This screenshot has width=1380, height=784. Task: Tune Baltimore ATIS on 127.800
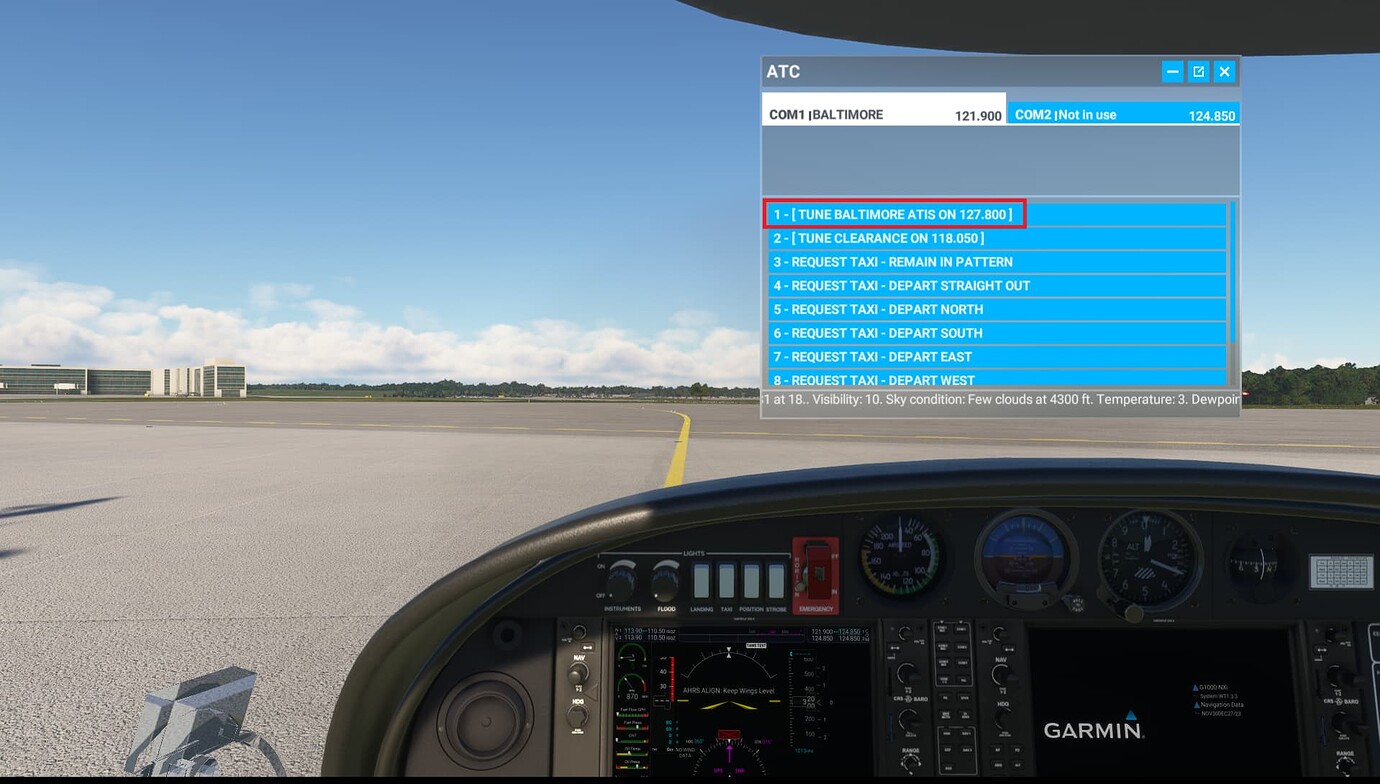coord(895,214)
